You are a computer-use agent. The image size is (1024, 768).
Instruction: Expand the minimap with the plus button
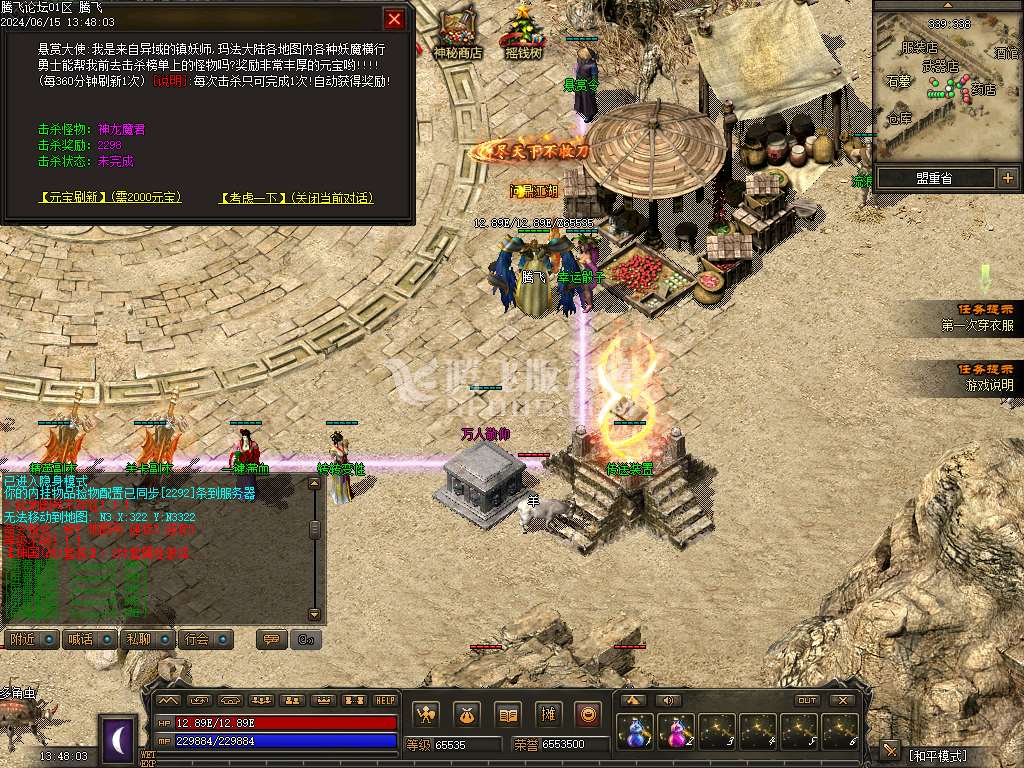pyautogui.click(x=1007, y=178)
